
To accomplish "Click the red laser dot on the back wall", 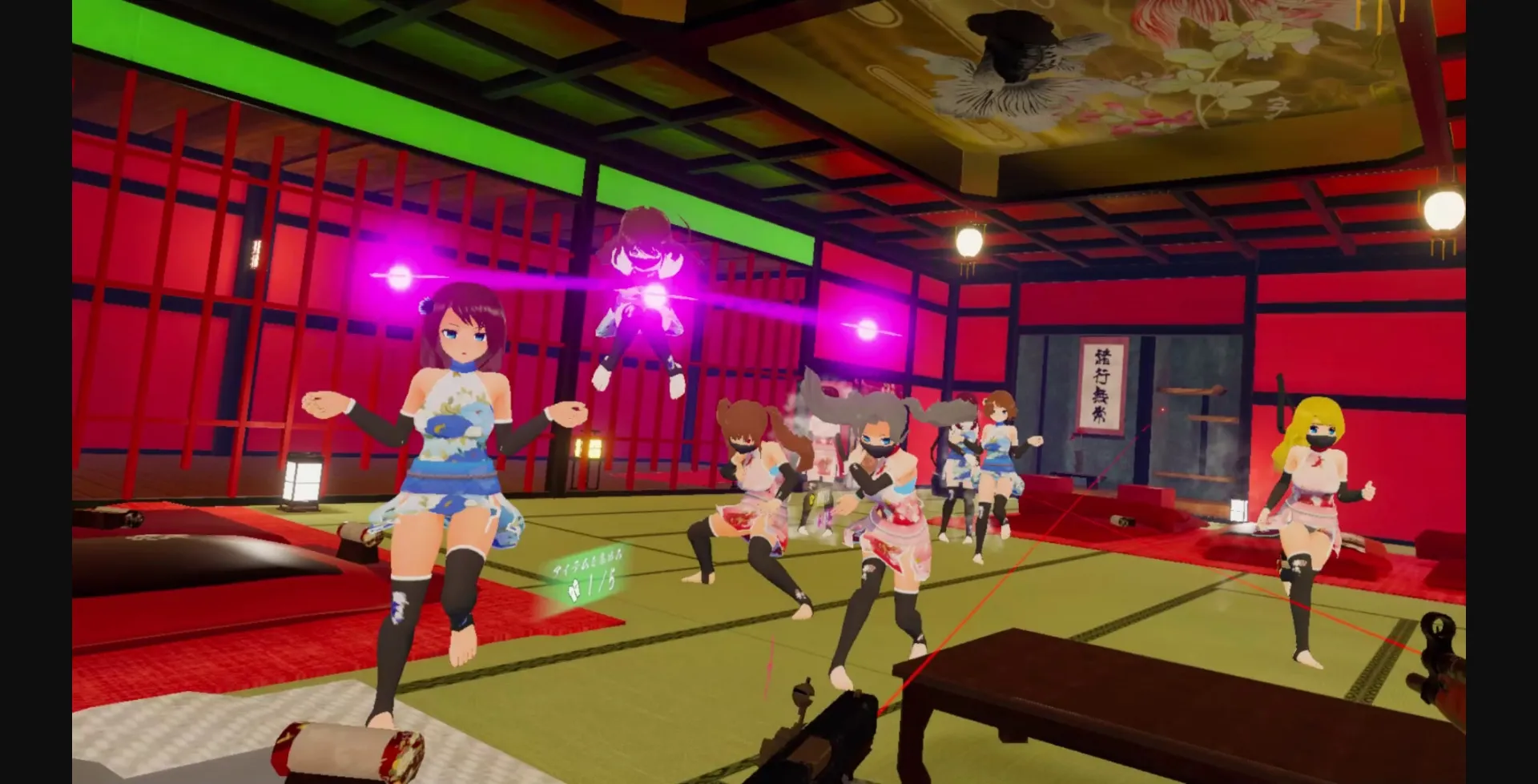I will (x=1162, y=409).
